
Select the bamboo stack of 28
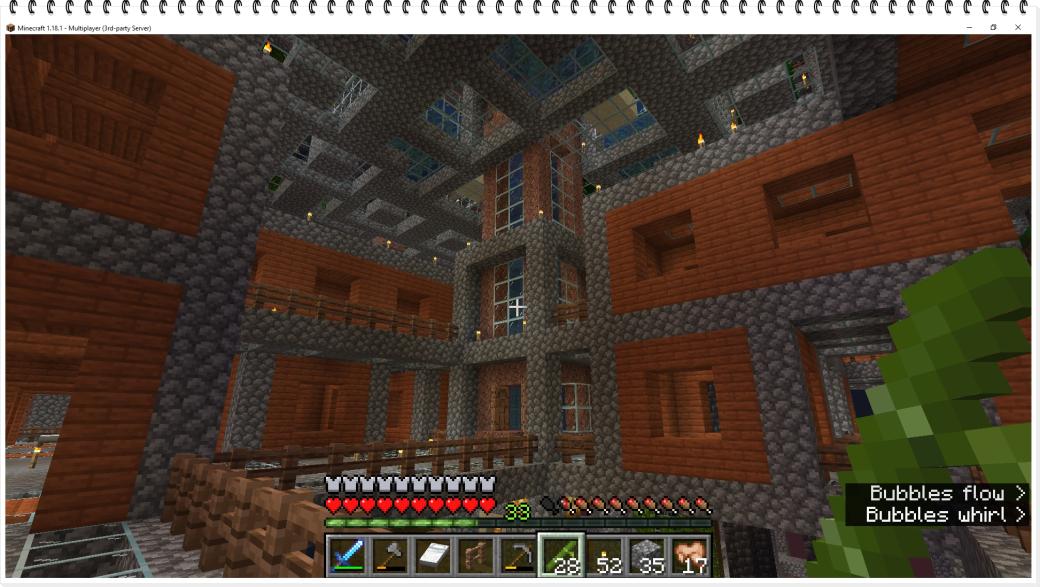coord(561,556)
